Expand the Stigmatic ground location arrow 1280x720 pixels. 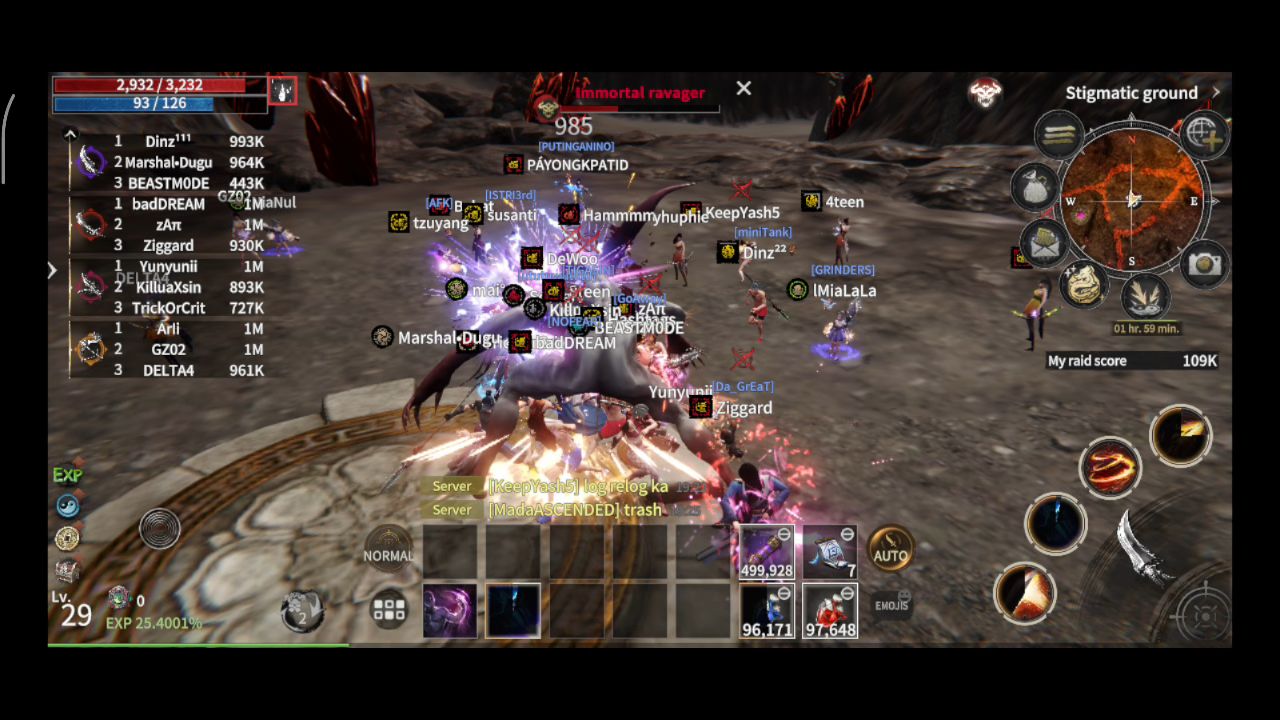[x=1216, y=92]
